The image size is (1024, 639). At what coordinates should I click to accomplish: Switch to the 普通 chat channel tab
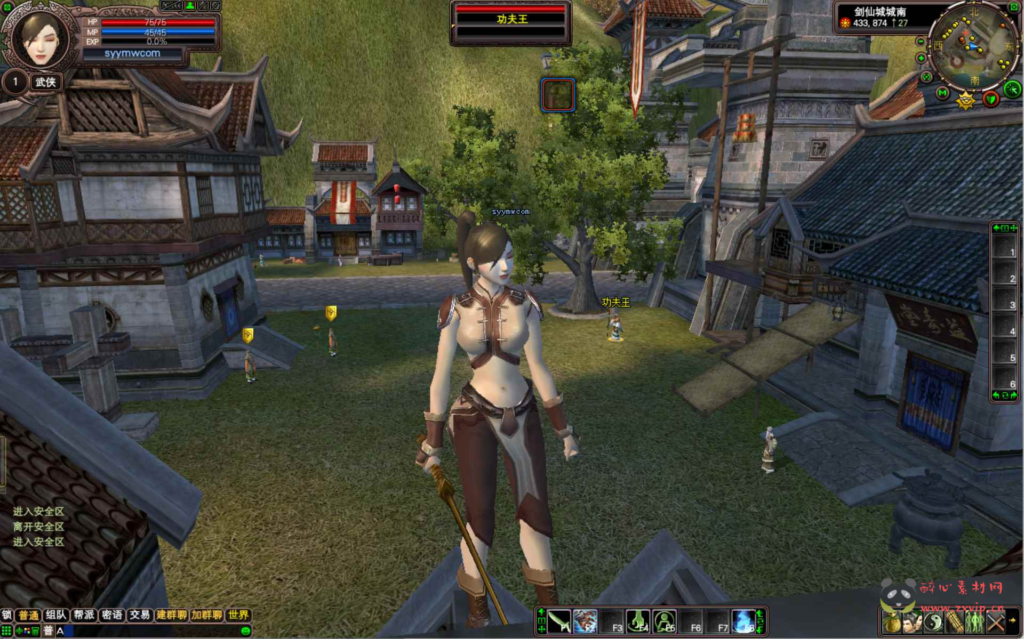[x=28, y=615]
